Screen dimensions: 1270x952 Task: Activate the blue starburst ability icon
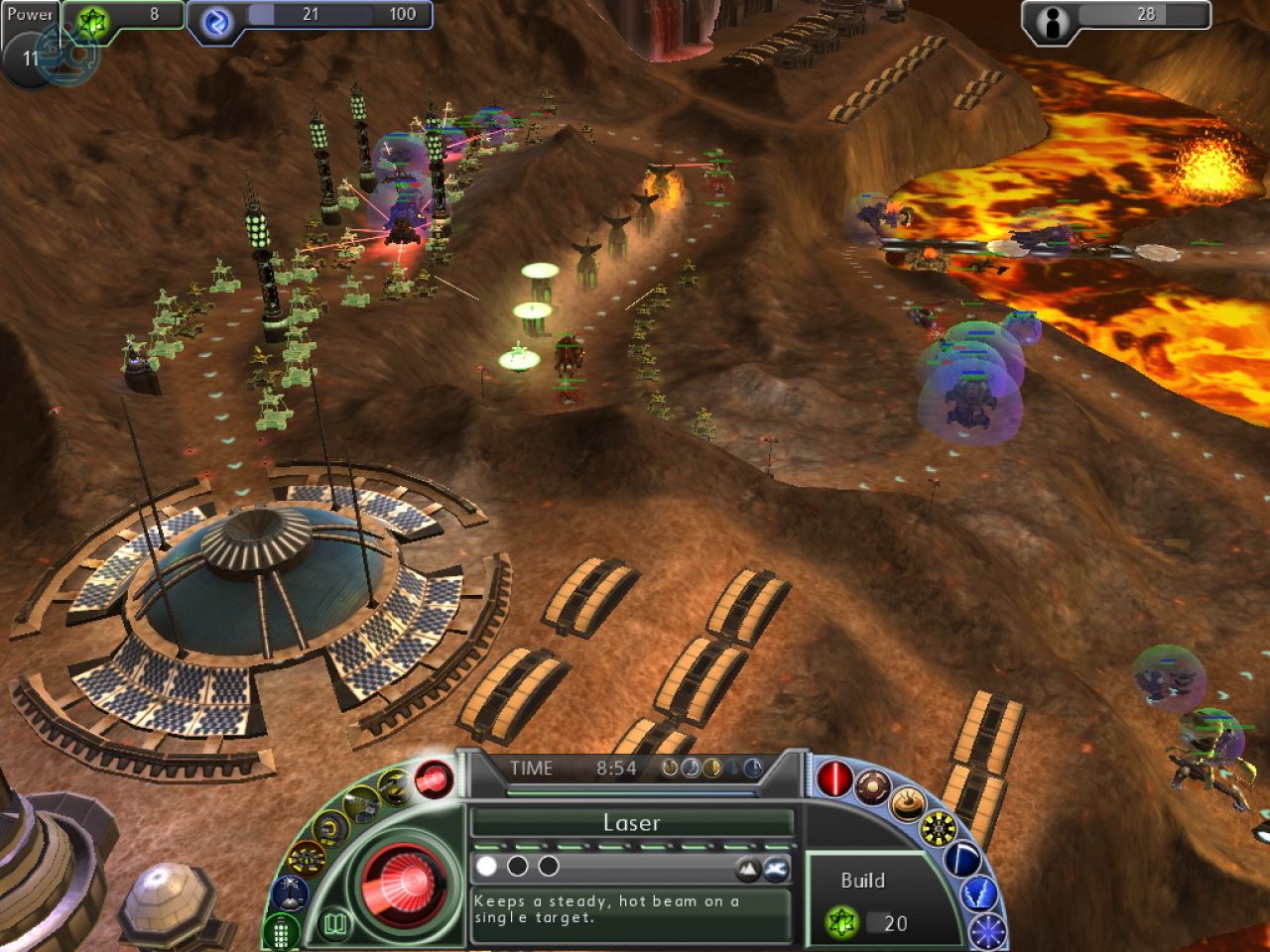(987, 930)
